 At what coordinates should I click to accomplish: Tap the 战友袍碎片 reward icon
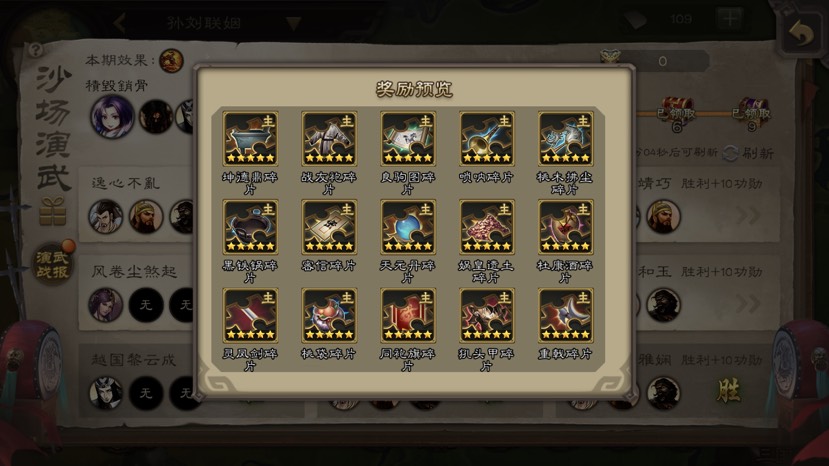pos(329,139)
